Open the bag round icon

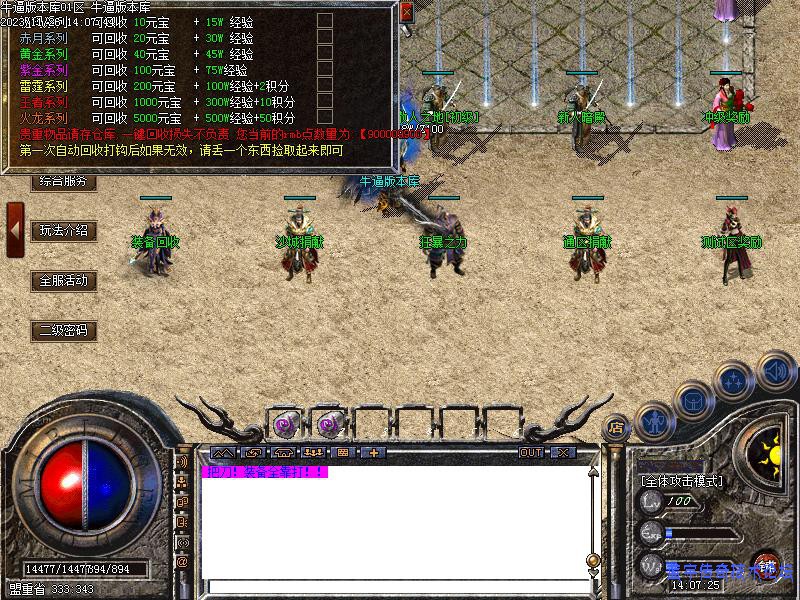[692, 400]
